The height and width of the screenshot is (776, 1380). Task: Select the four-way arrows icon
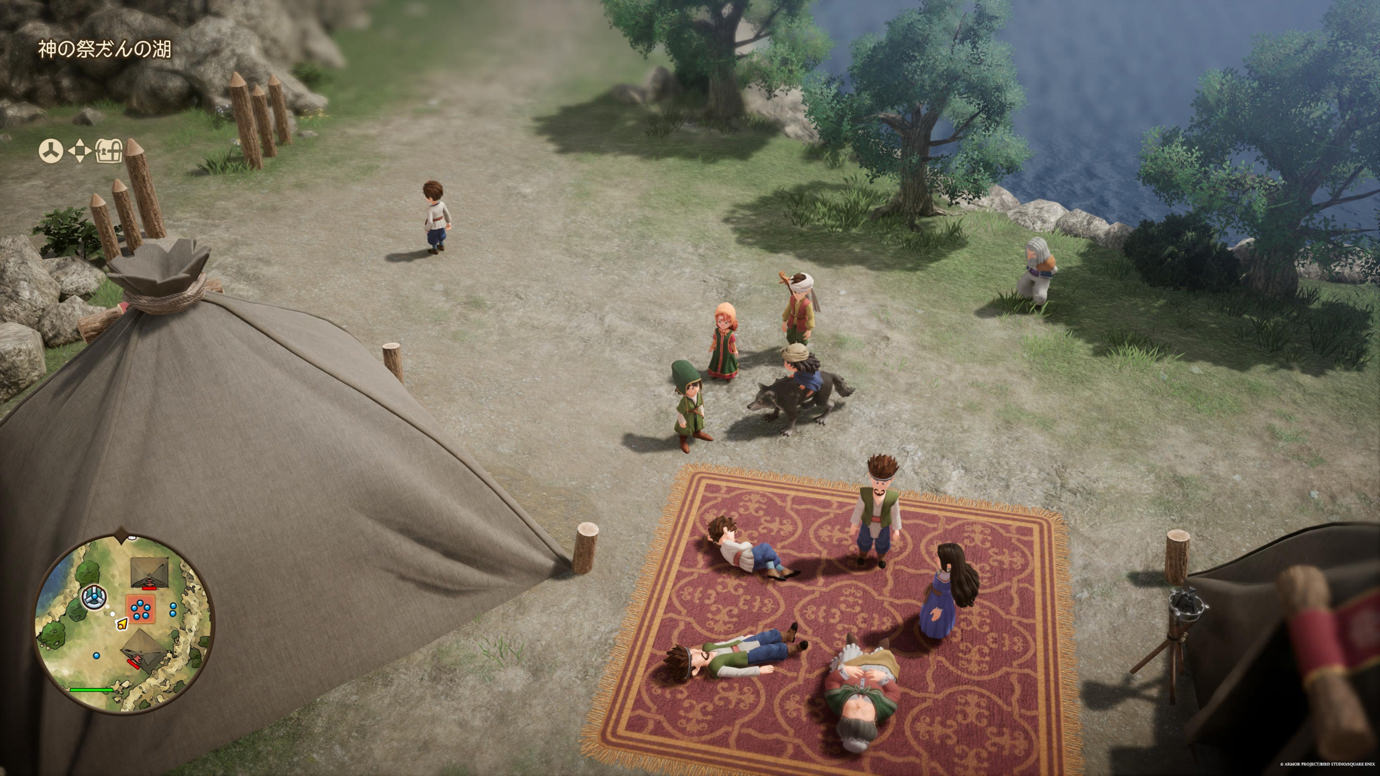pos(79,151)
